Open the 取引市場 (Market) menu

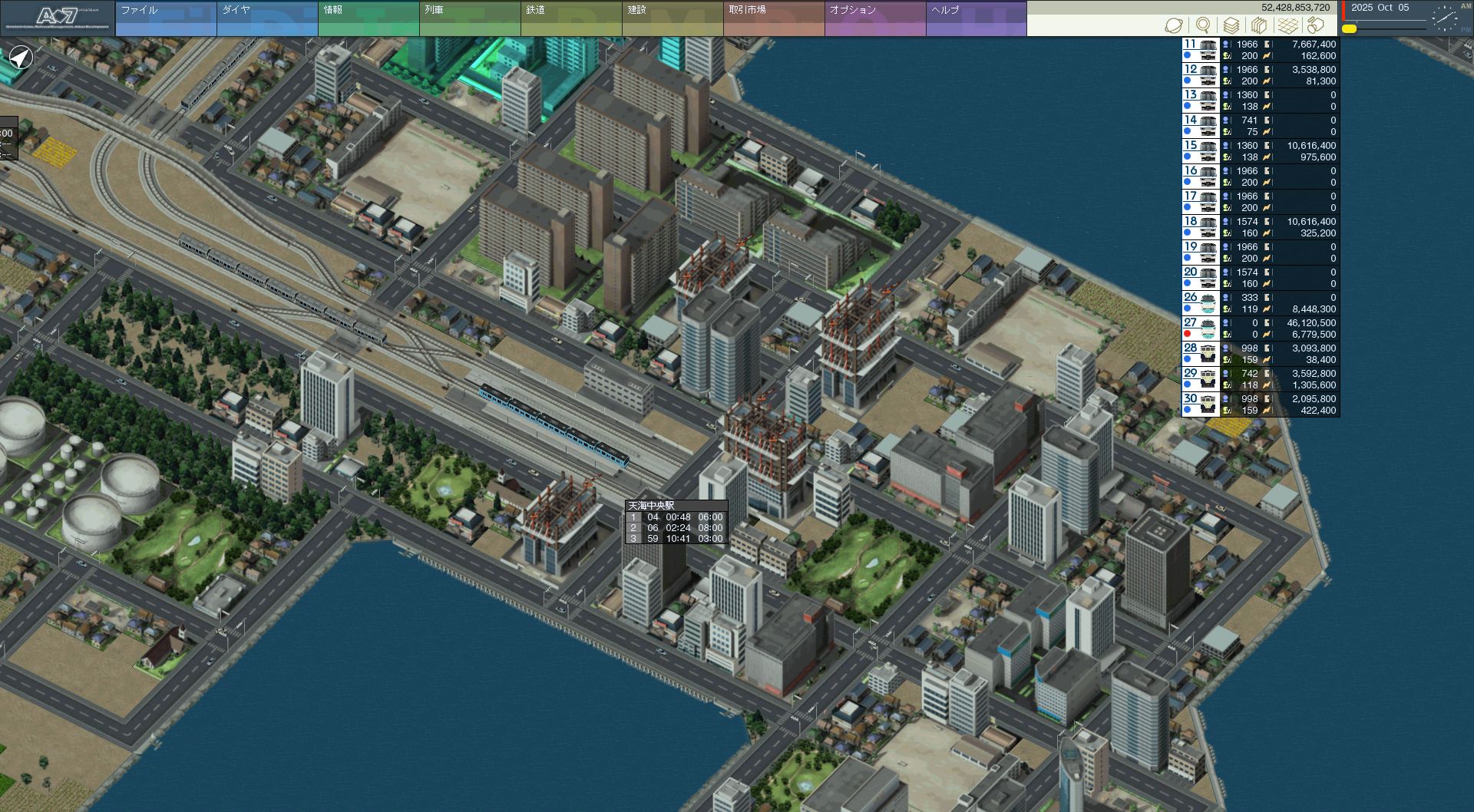(x=773, y=18)
